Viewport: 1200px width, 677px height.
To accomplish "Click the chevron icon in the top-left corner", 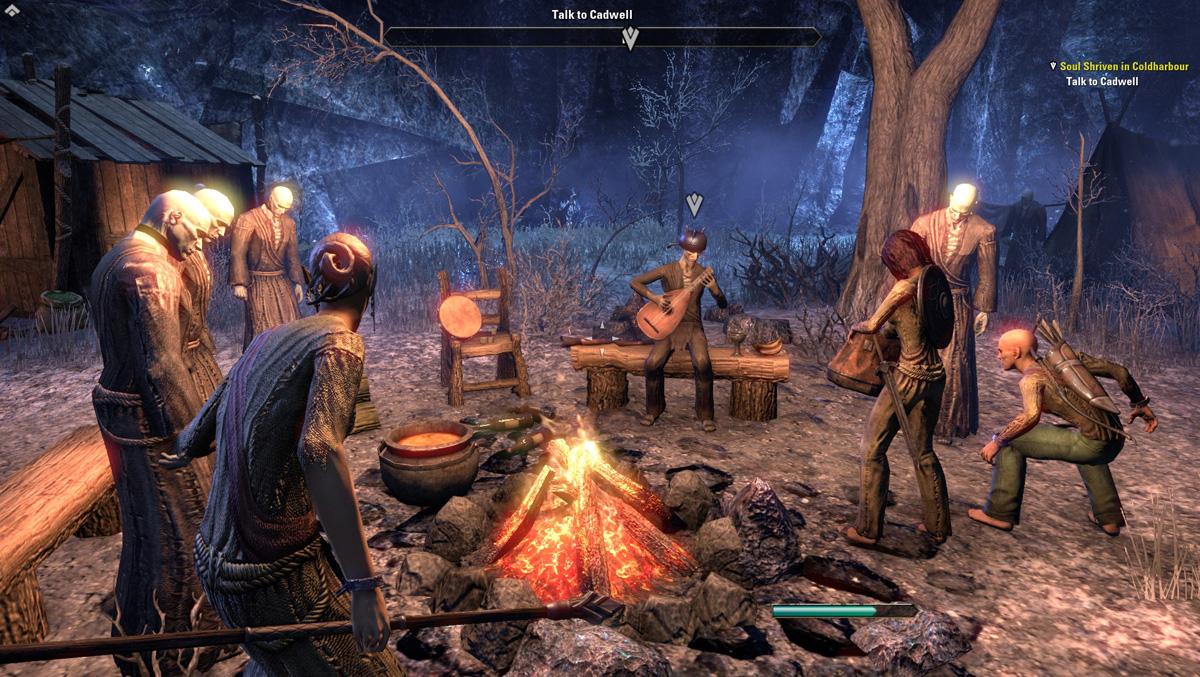I will click(x=11, y=10).
